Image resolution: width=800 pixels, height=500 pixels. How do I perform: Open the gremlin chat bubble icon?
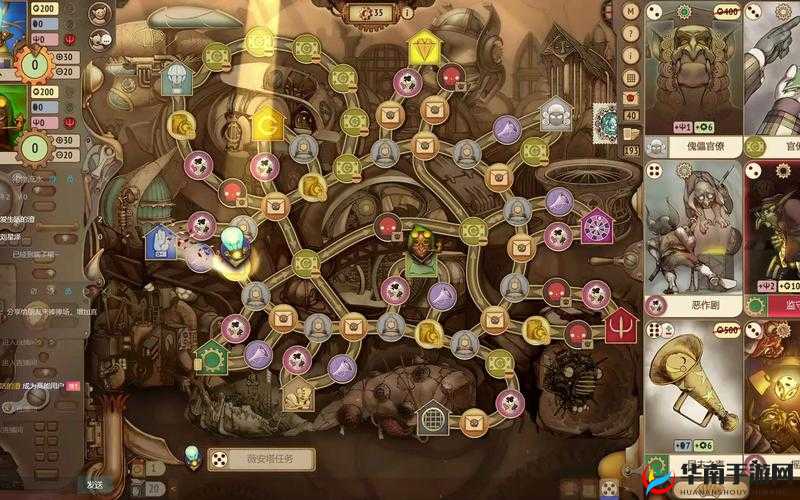[100, 40]
